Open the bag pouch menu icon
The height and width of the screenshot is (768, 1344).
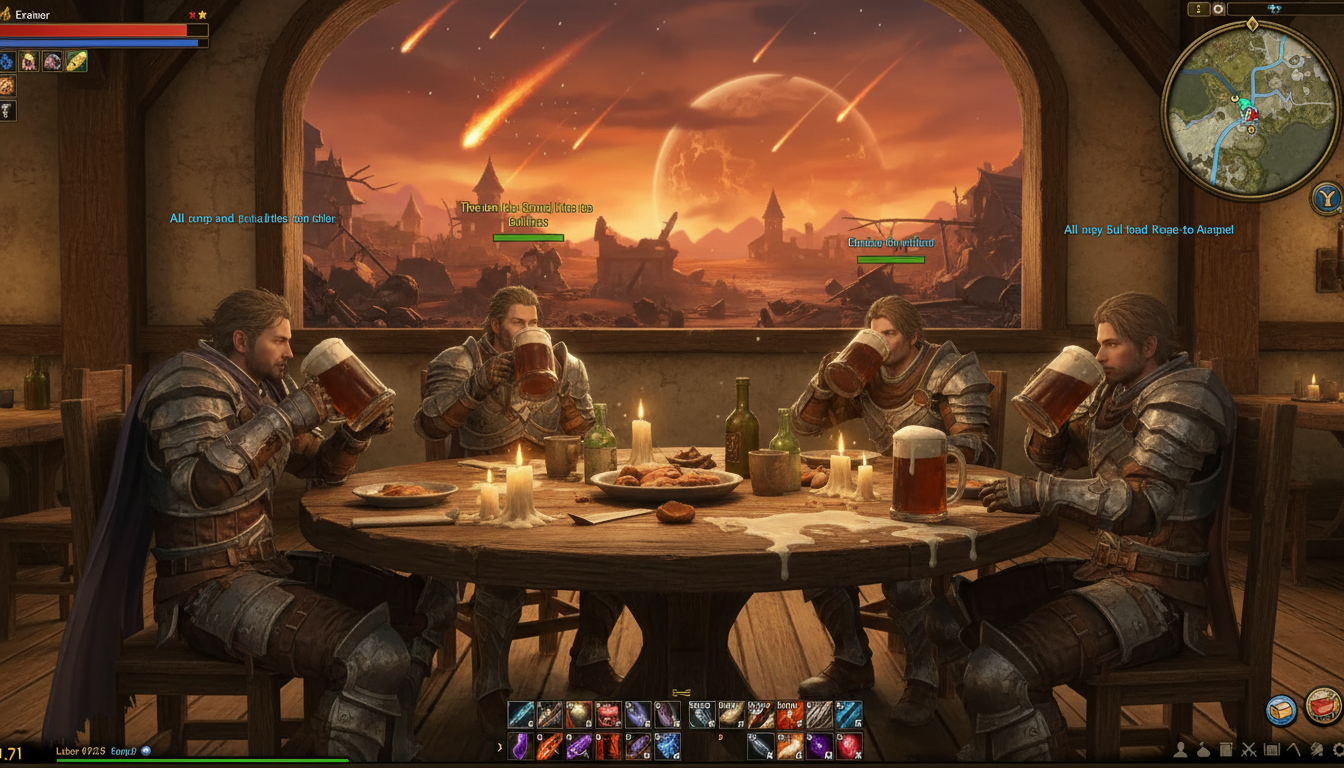(x=1203, y=749)
